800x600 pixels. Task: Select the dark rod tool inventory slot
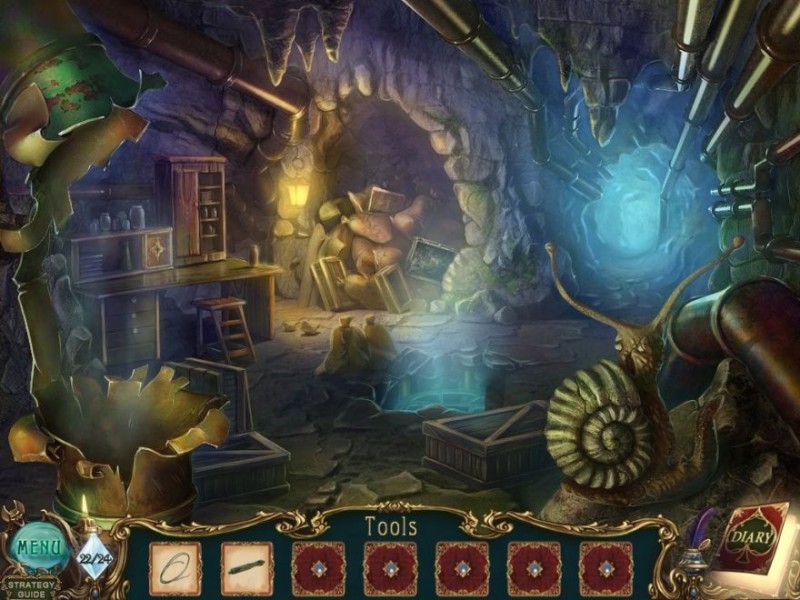click(247, 569)
